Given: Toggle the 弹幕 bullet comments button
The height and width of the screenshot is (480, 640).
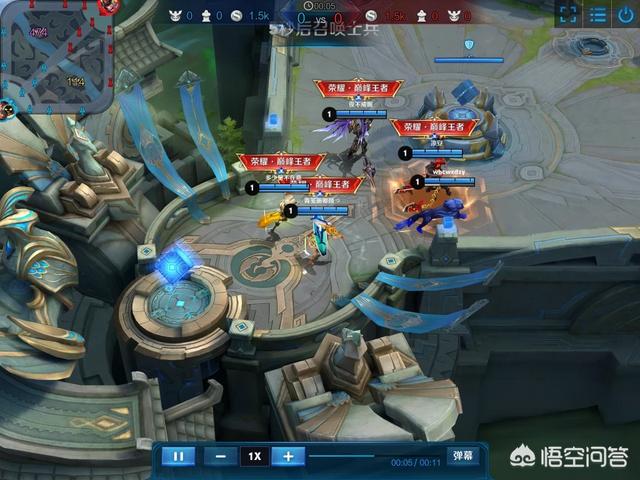Looking at the screenshot, I should [461, 456].
